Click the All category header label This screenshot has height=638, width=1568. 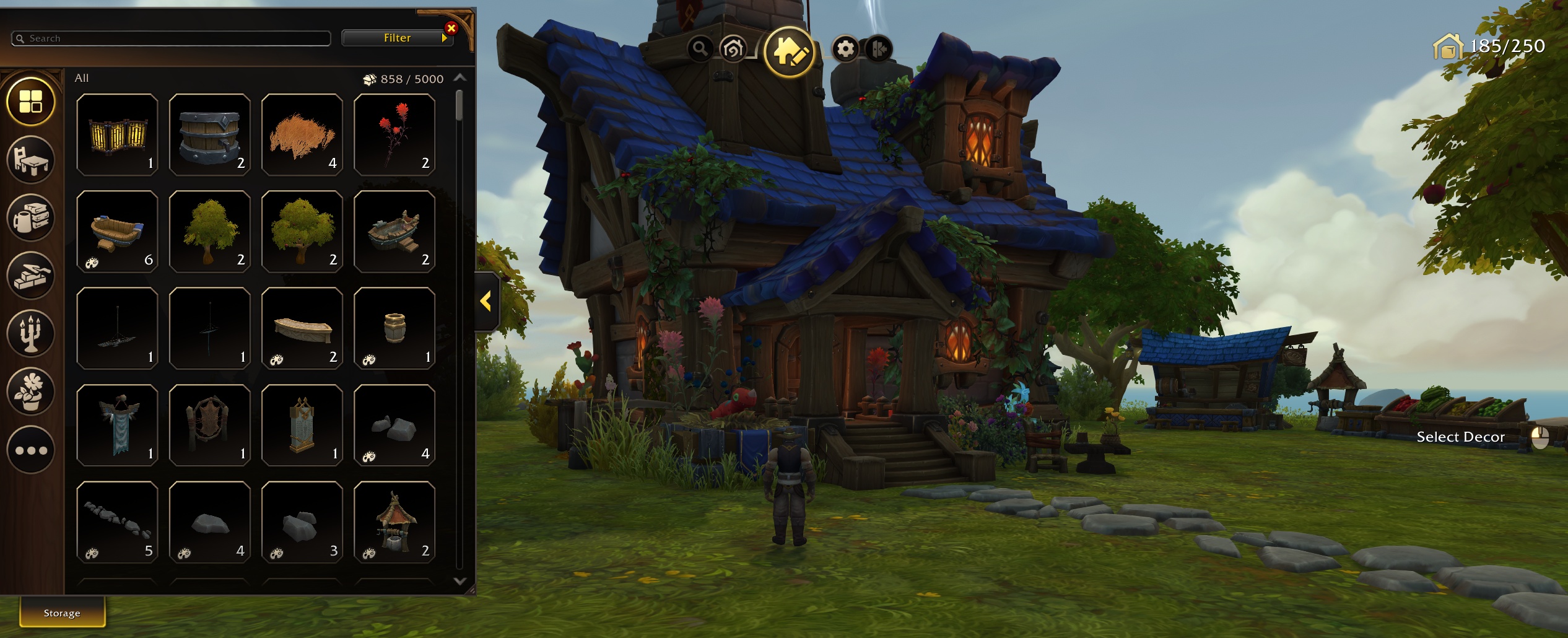click(x=81, y=78)
